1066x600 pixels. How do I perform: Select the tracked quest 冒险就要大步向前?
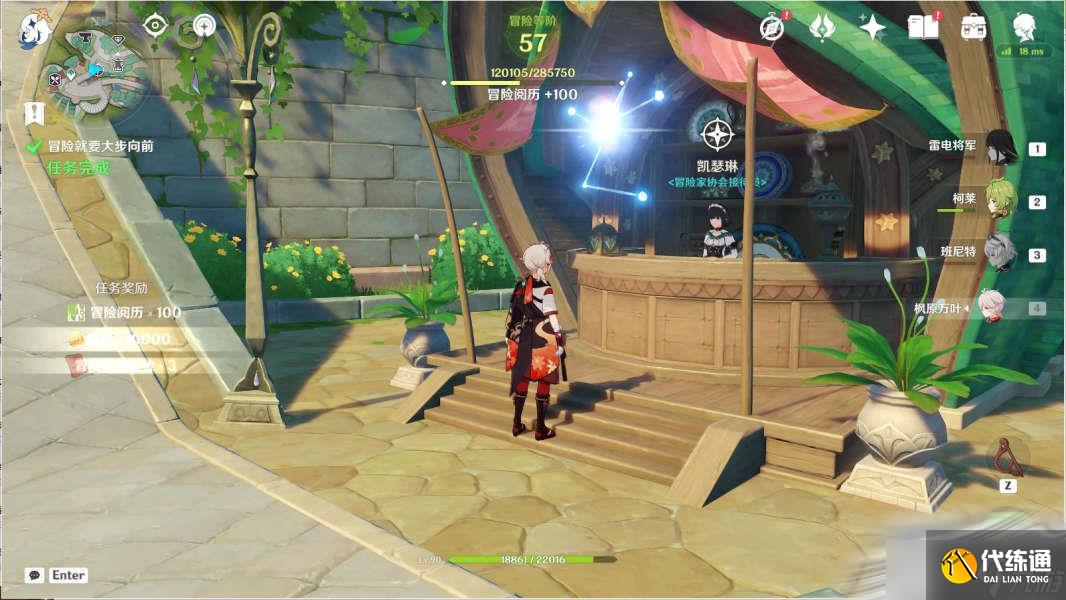click(x=101, y=146)
